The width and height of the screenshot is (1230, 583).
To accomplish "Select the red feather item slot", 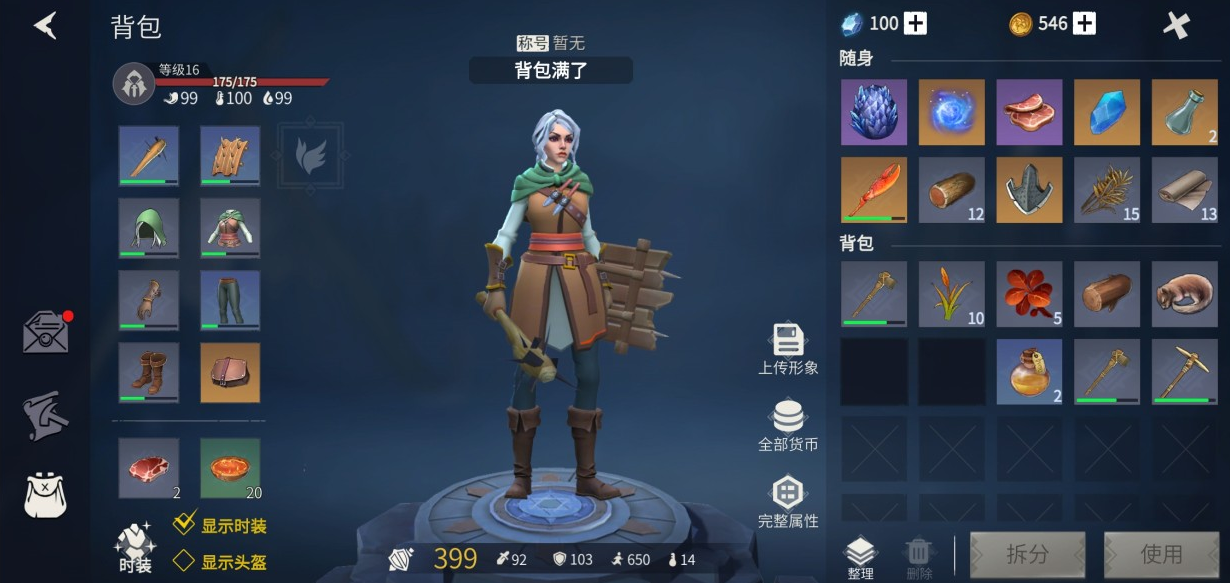I will (x=873, y=189).
